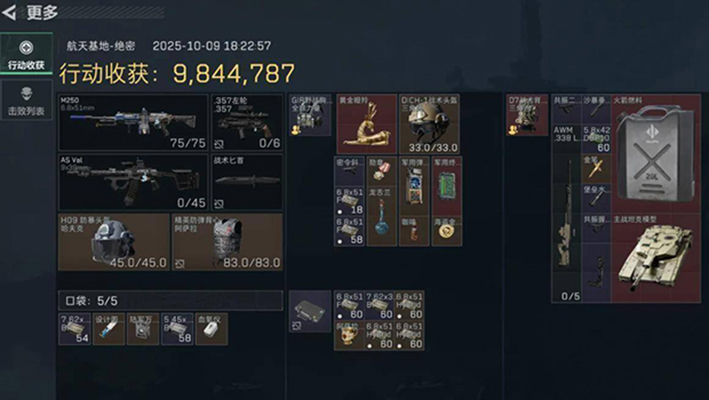Select the golden gazelle statue item
The height and width of the screenshot is (400, 709).
click(366, 124)
